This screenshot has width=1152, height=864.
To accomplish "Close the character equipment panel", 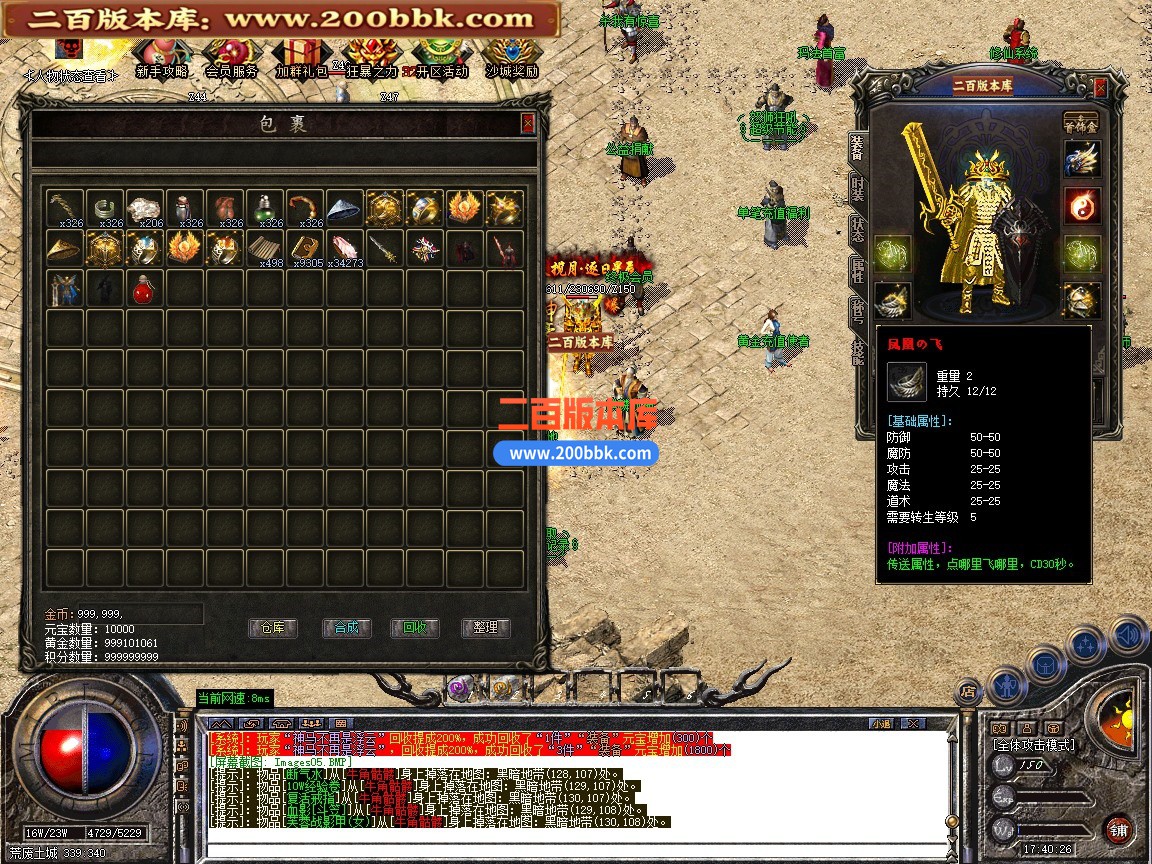I will [x=1101, y=88].
